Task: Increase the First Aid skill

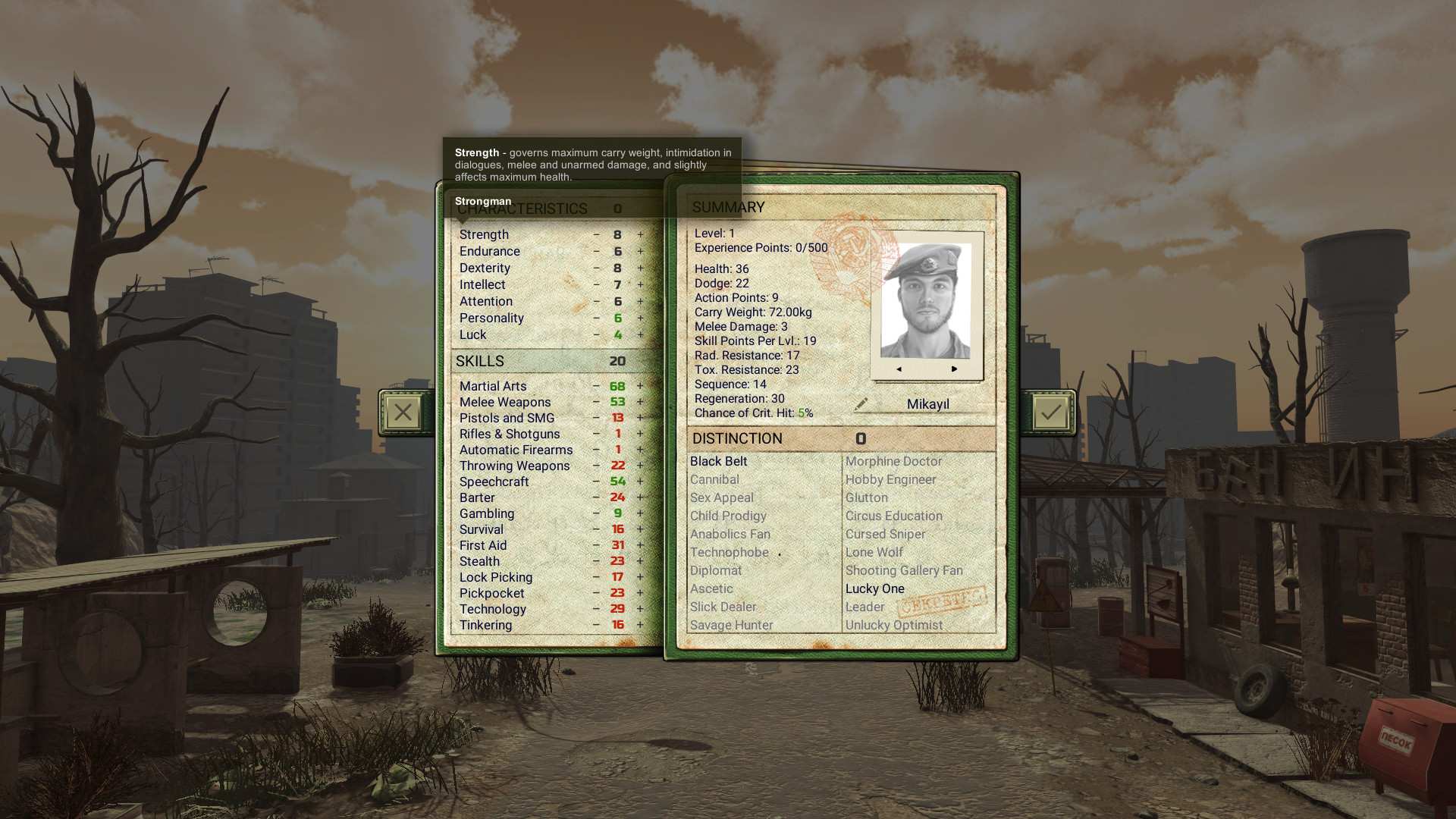Action: coord(639,545)
